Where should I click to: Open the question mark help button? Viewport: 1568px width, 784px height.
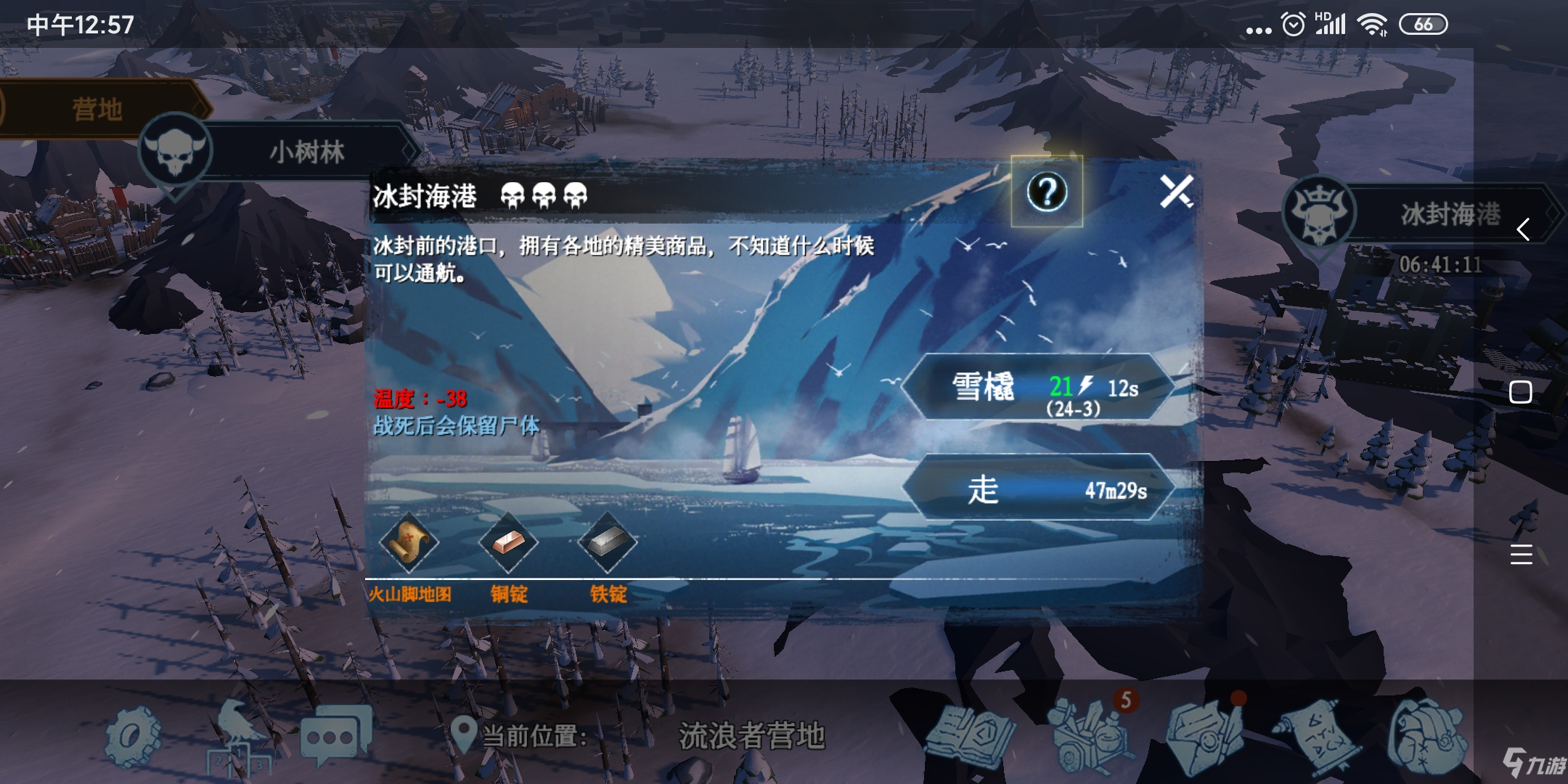tap(1047, 192)
